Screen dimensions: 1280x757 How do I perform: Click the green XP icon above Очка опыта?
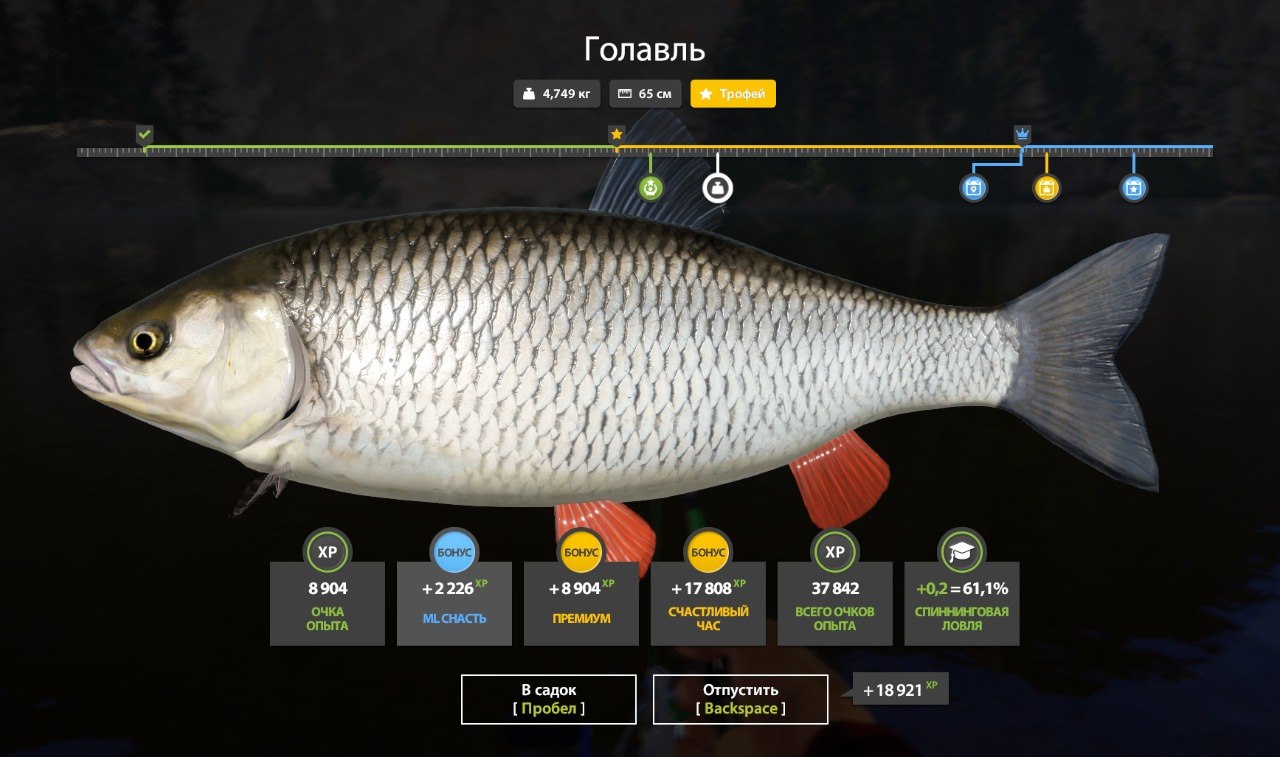click(327, 550)
